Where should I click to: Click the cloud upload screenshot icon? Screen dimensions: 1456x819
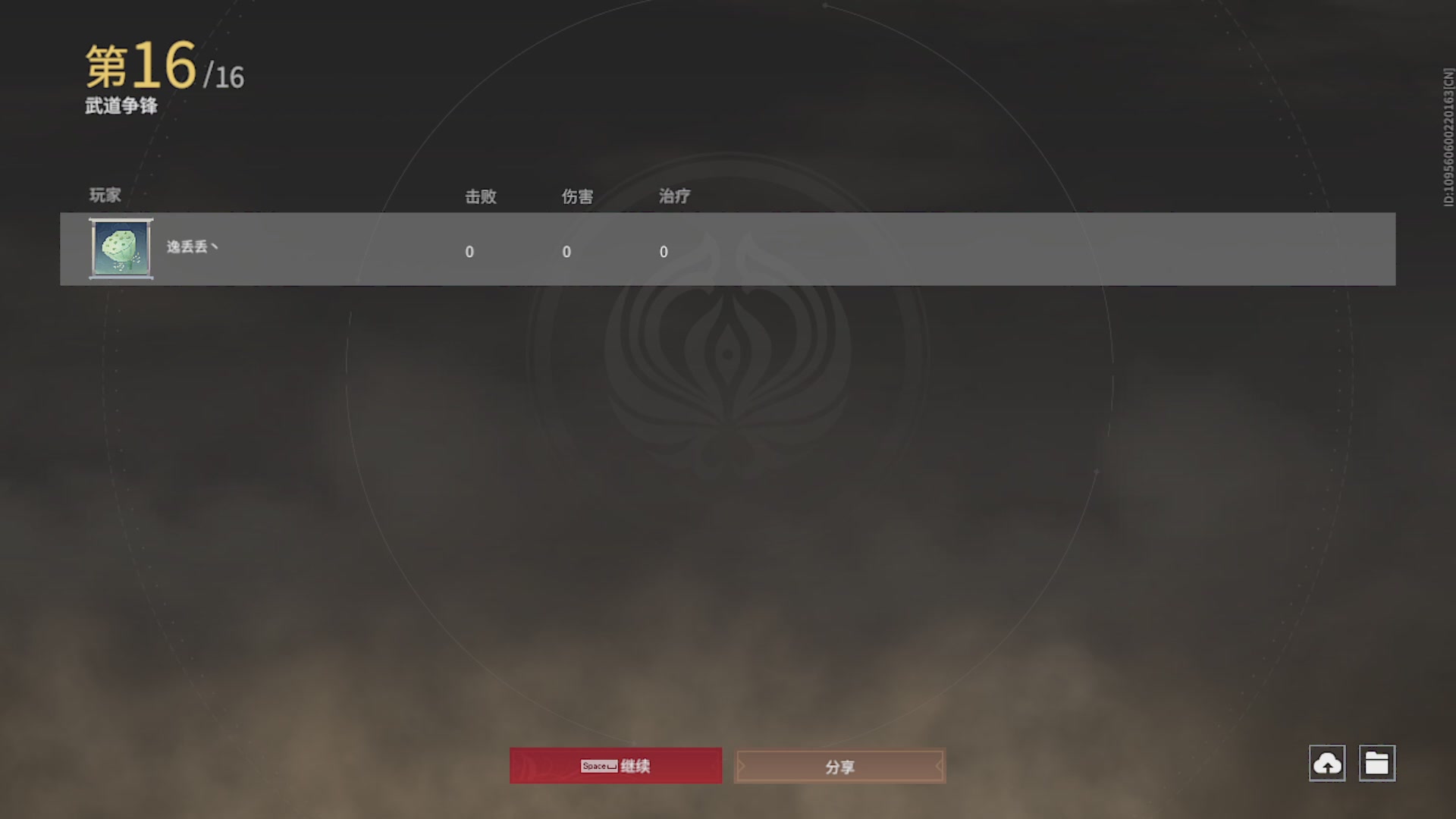[x=1327, y=764]
